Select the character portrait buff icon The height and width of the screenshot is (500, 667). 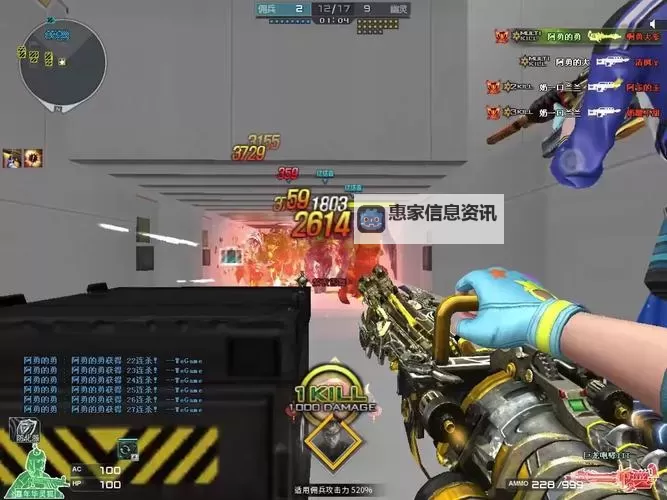click(x=13, y=157)
